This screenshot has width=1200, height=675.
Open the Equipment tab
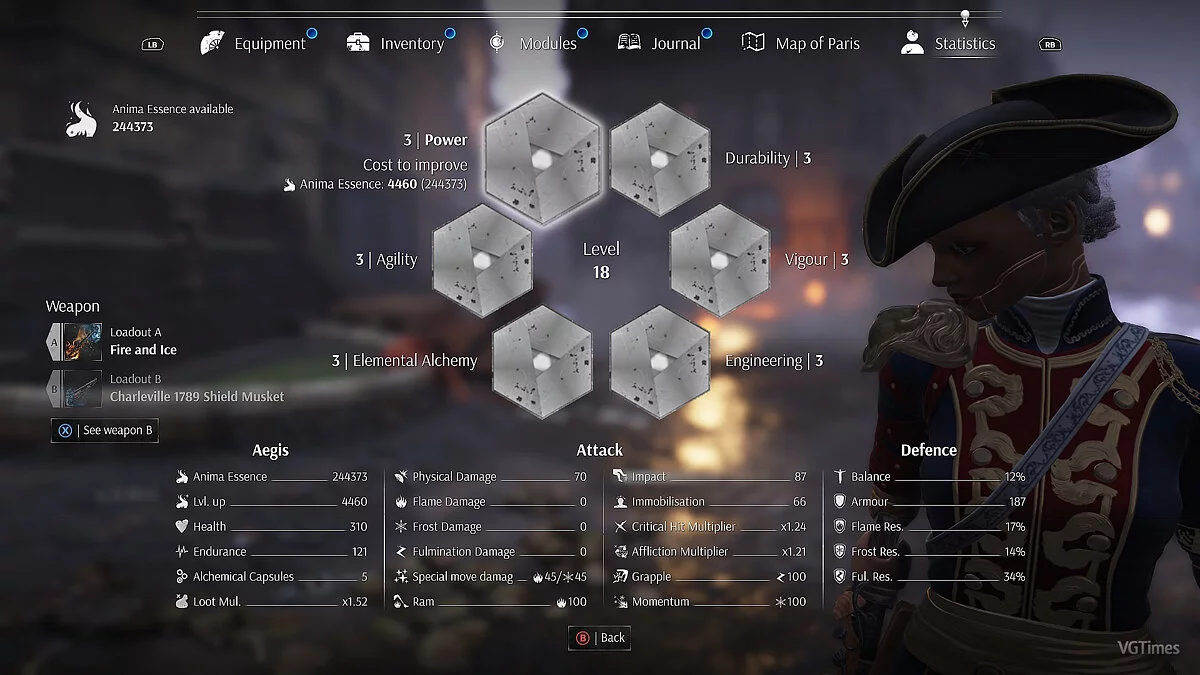click(254, 44)
